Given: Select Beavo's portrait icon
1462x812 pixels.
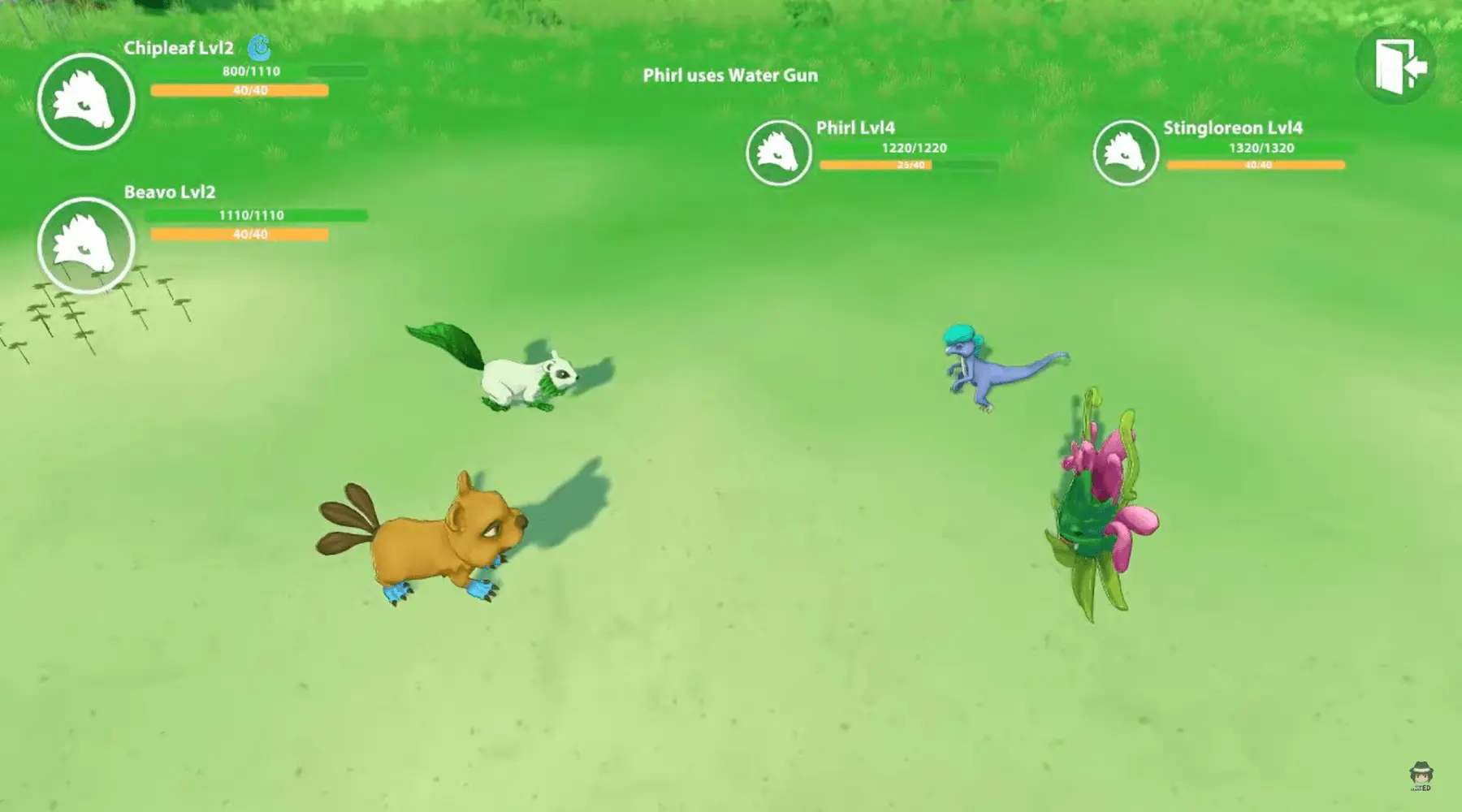Looking at the screenshot, I should coord(86,244).
